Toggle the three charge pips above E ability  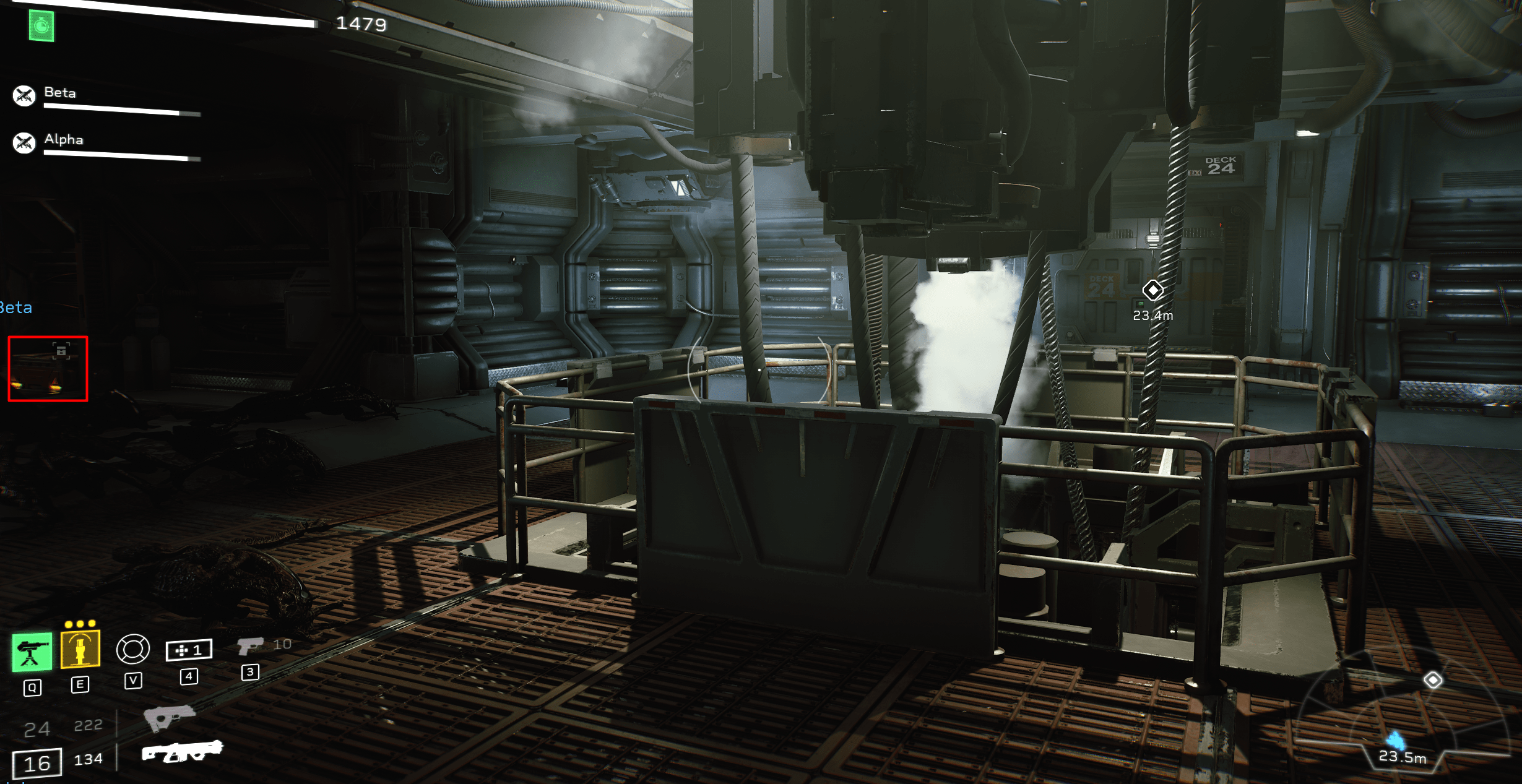click(79, 624)
